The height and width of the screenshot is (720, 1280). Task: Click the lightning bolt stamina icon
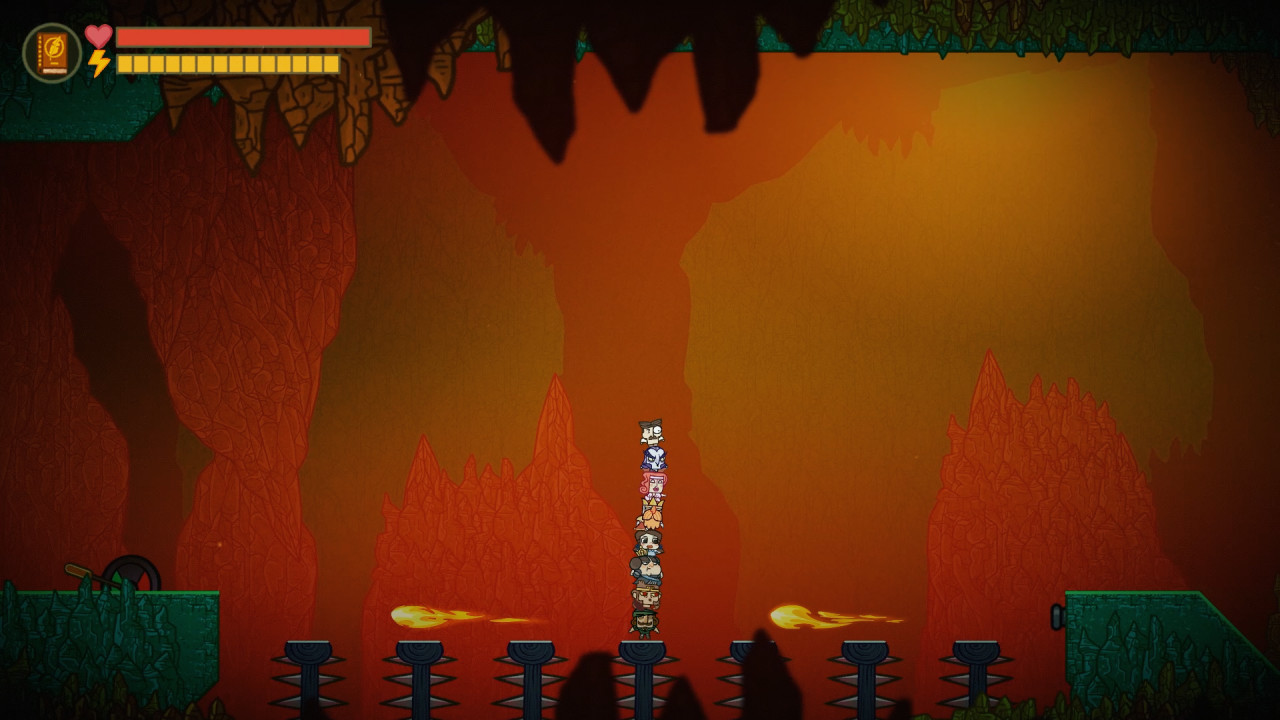[97, 64]
